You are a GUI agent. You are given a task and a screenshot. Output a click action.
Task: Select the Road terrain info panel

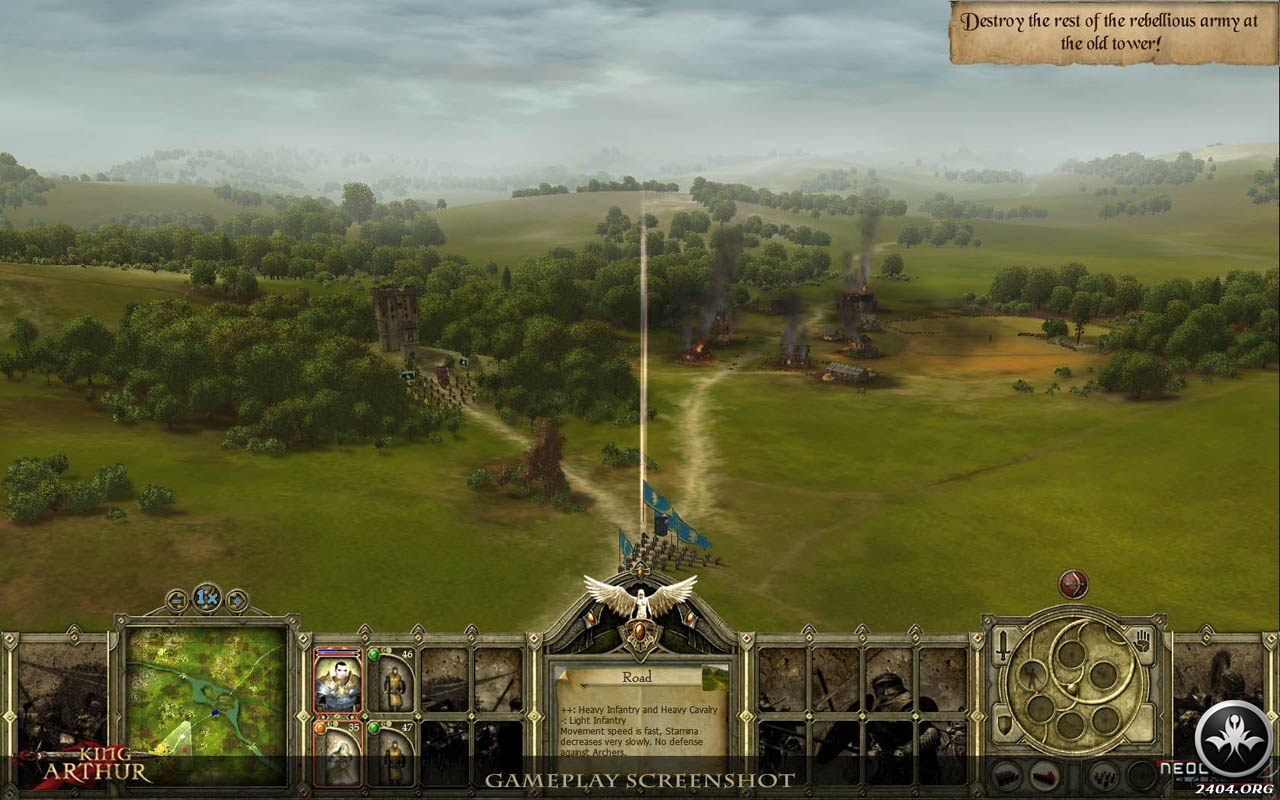(x=640, y=712)
